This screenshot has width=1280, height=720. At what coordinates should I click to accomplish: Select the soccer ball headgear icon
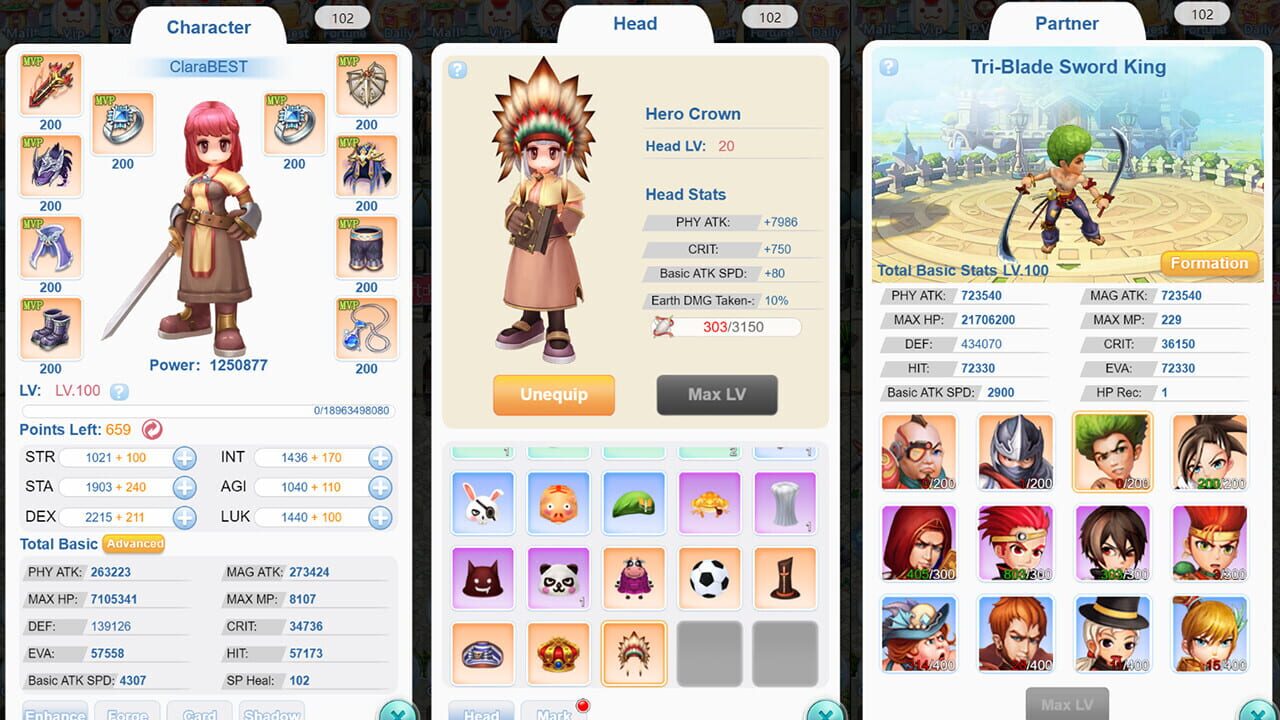(709, 578)
